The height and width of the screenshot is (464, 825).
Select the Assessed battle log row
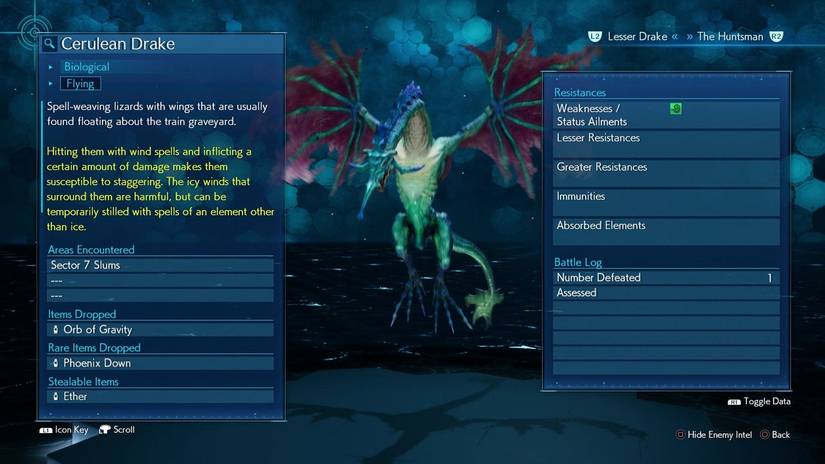pos(665,293)
